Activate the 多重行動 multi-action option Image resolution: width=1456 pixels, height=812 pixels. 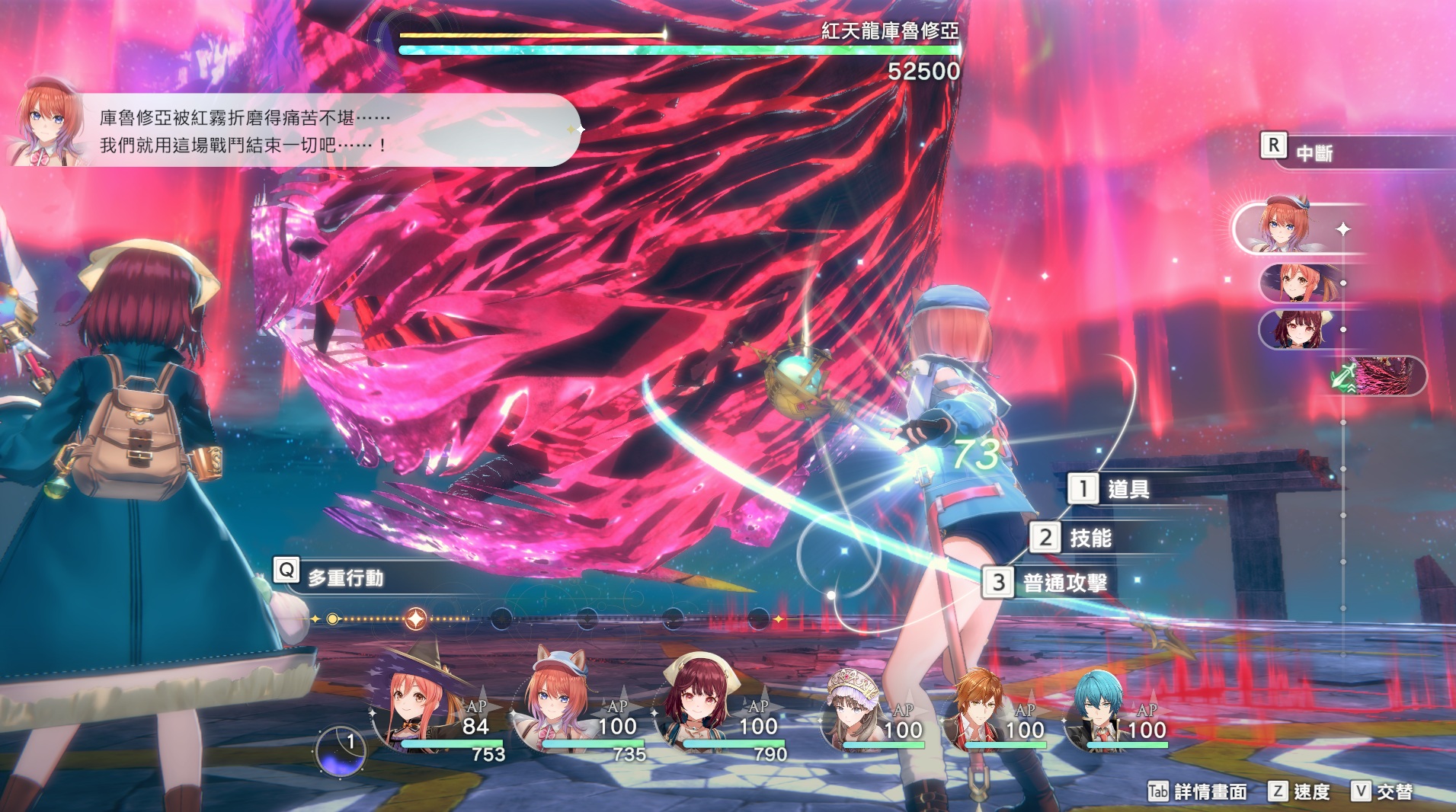point(343,577)
